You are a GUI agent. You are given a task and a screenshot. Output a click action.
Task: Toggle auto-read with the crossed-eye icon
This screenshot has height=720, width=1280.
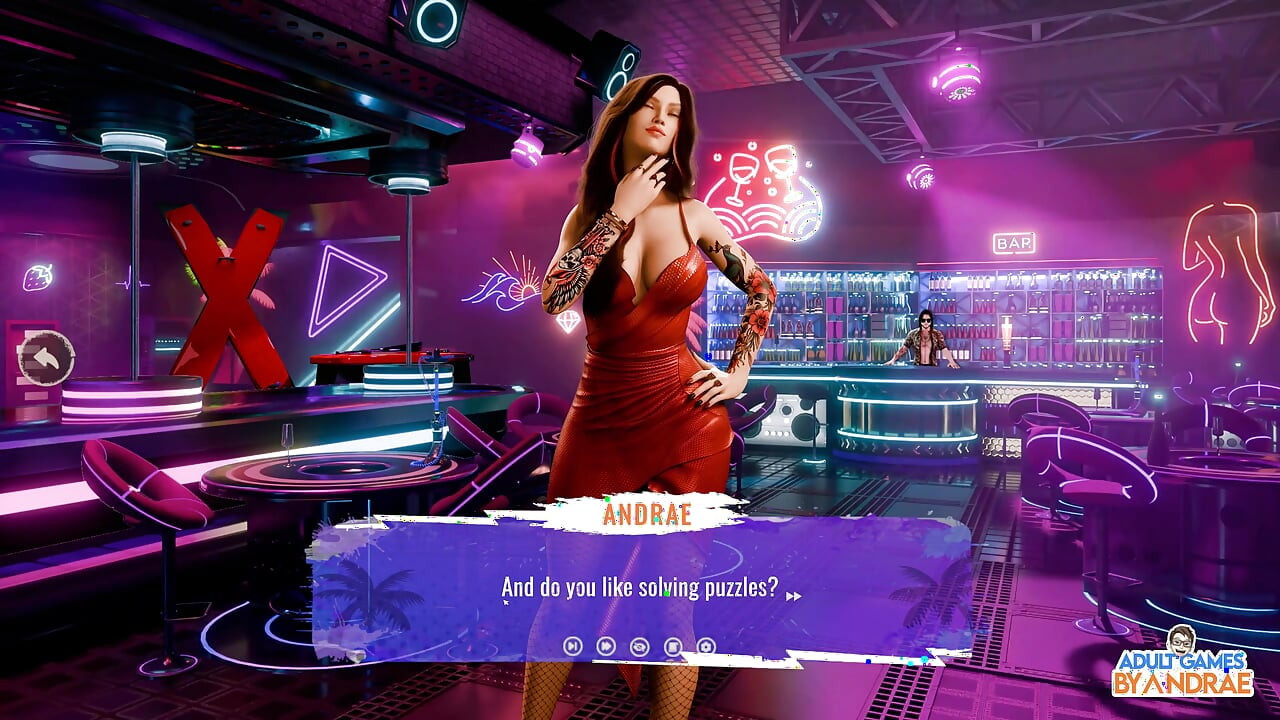point(639,645)
